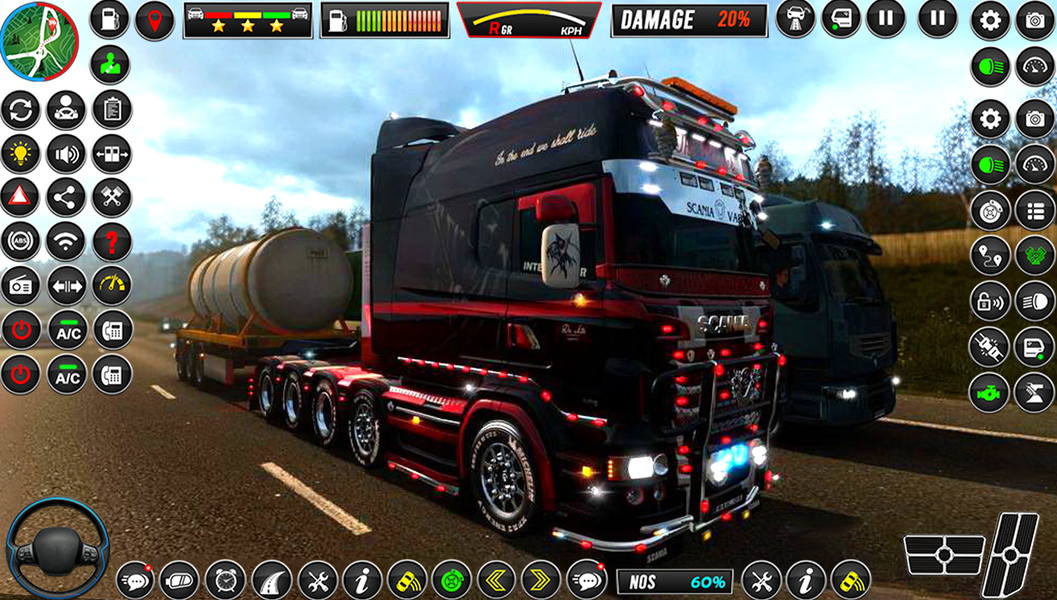Hit the circular refresh arrows button
This screenshot has width=1057, height=600.
[20, 110]
